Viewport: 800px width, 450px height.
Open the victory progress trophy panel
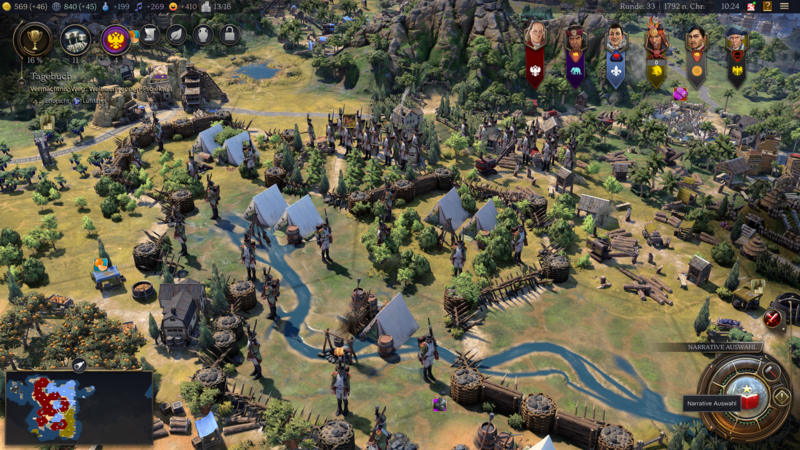click(32, 39)
